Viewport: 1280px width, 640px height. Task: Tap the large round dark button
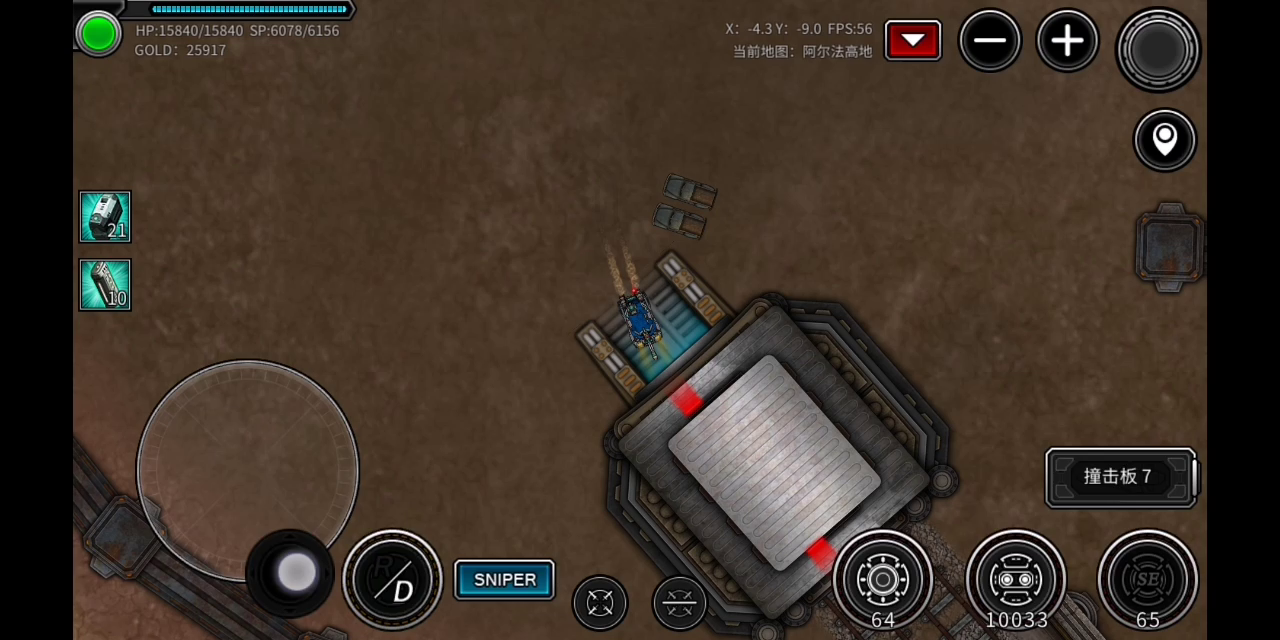1158,49
